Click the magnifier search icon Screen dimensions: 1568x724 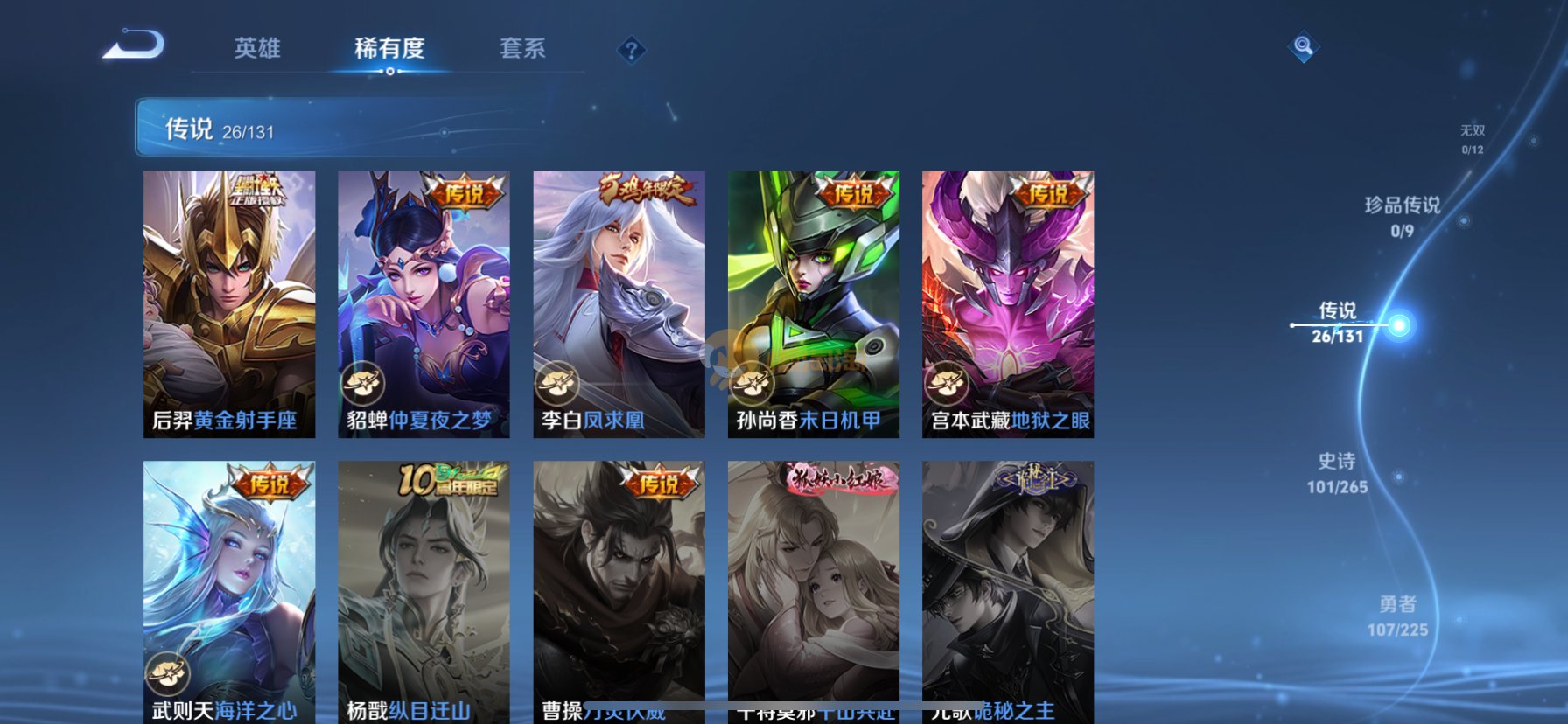(1303, 47)
